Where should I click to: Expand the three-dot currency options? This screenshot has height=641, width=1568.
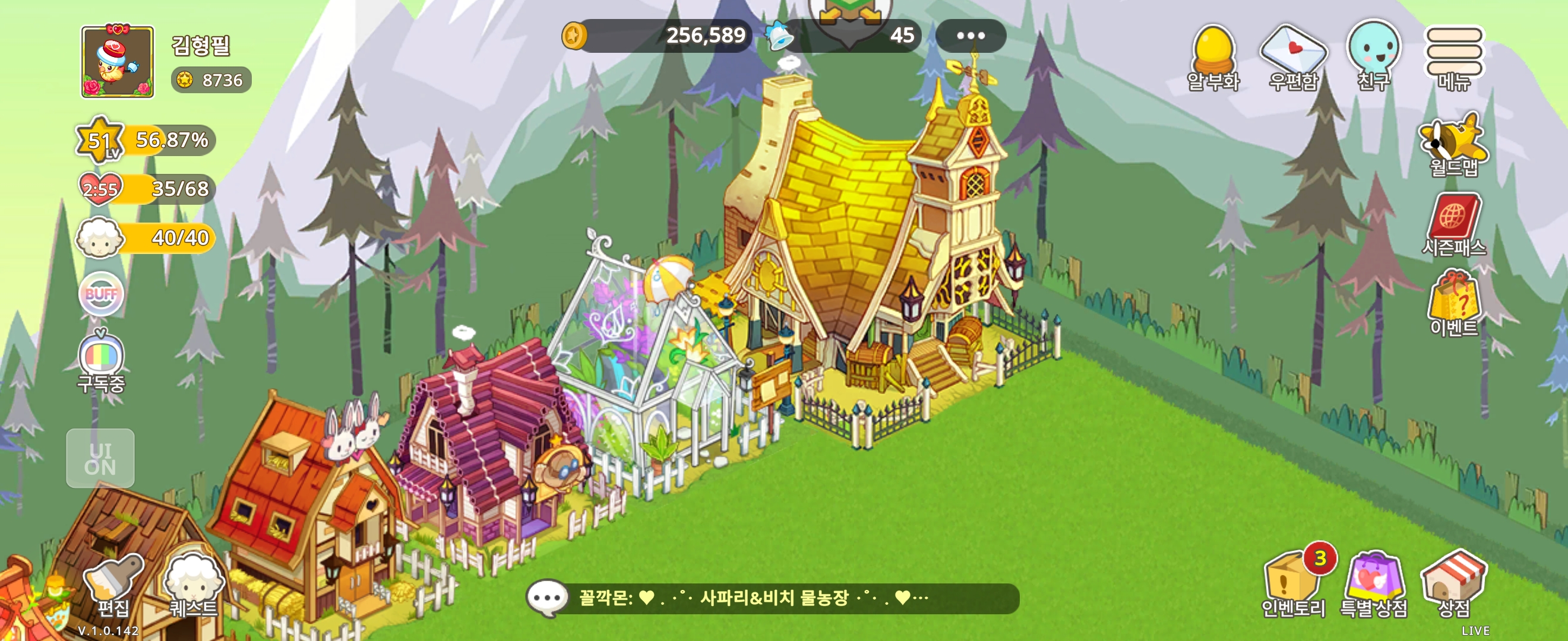[x=970, y=35]
